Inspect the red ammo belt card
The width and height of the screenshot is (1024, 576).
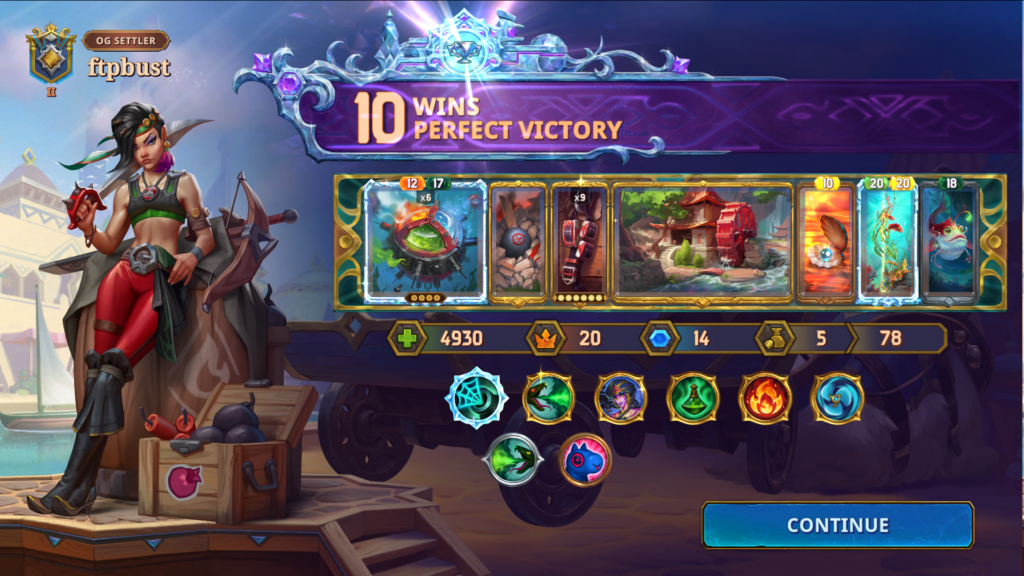tap(580, 241)
